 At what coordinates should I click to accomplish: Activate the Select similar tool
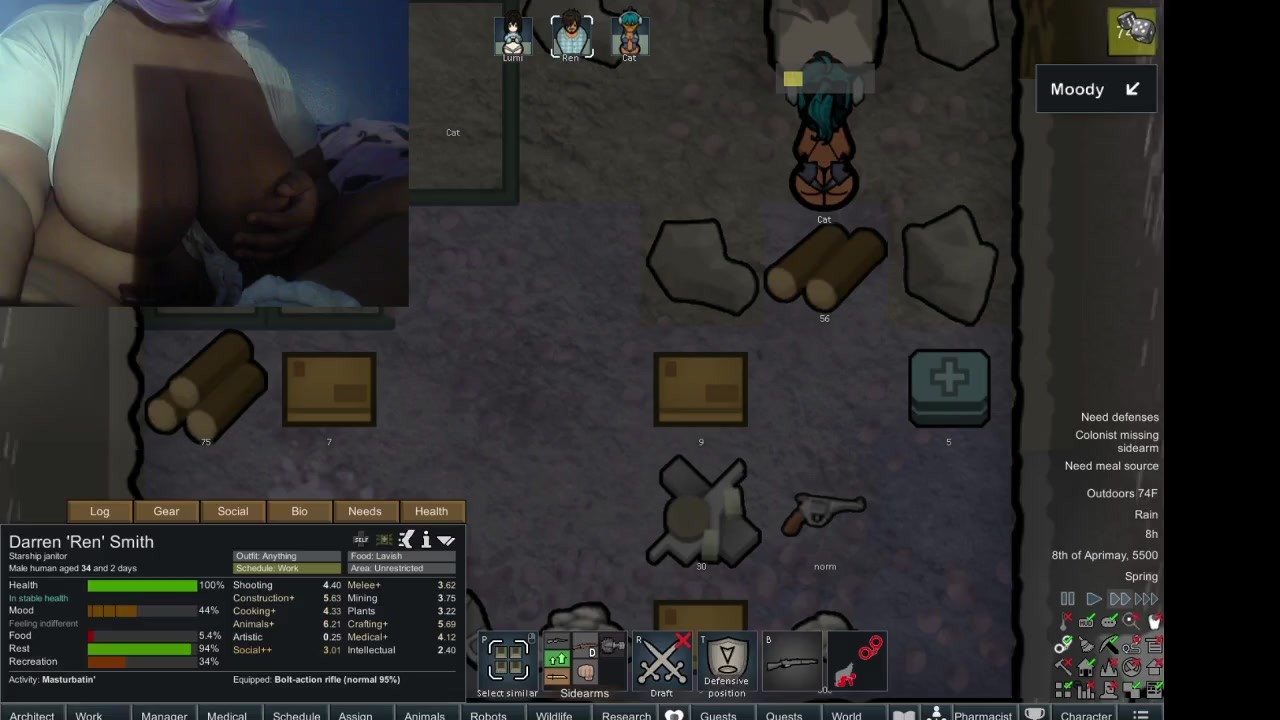pyautogui.click(x=507, y=660)
